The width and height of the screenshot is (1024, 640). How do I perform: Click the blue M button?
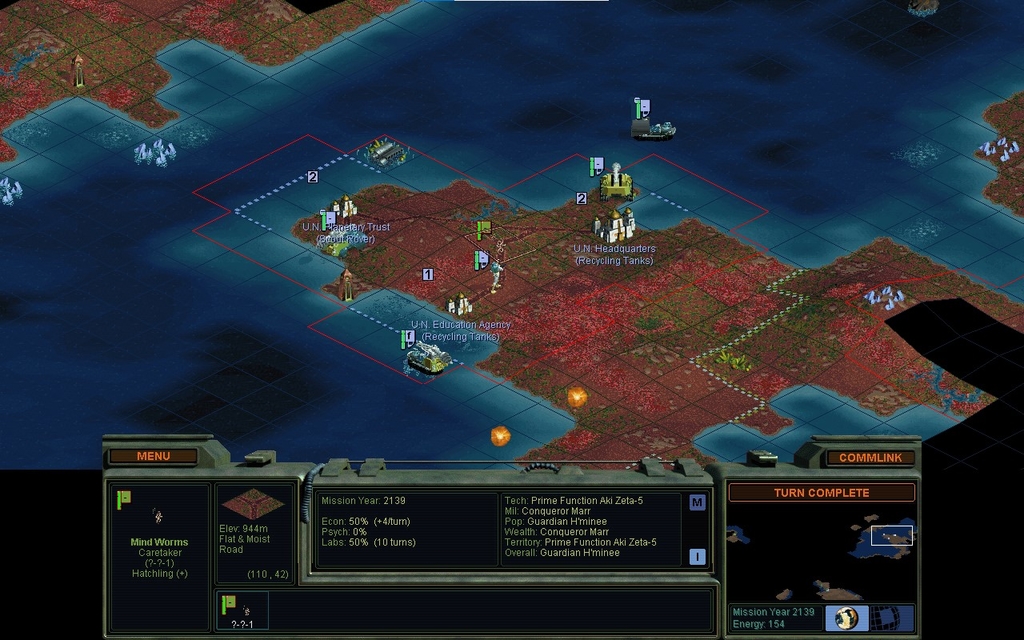697,503
